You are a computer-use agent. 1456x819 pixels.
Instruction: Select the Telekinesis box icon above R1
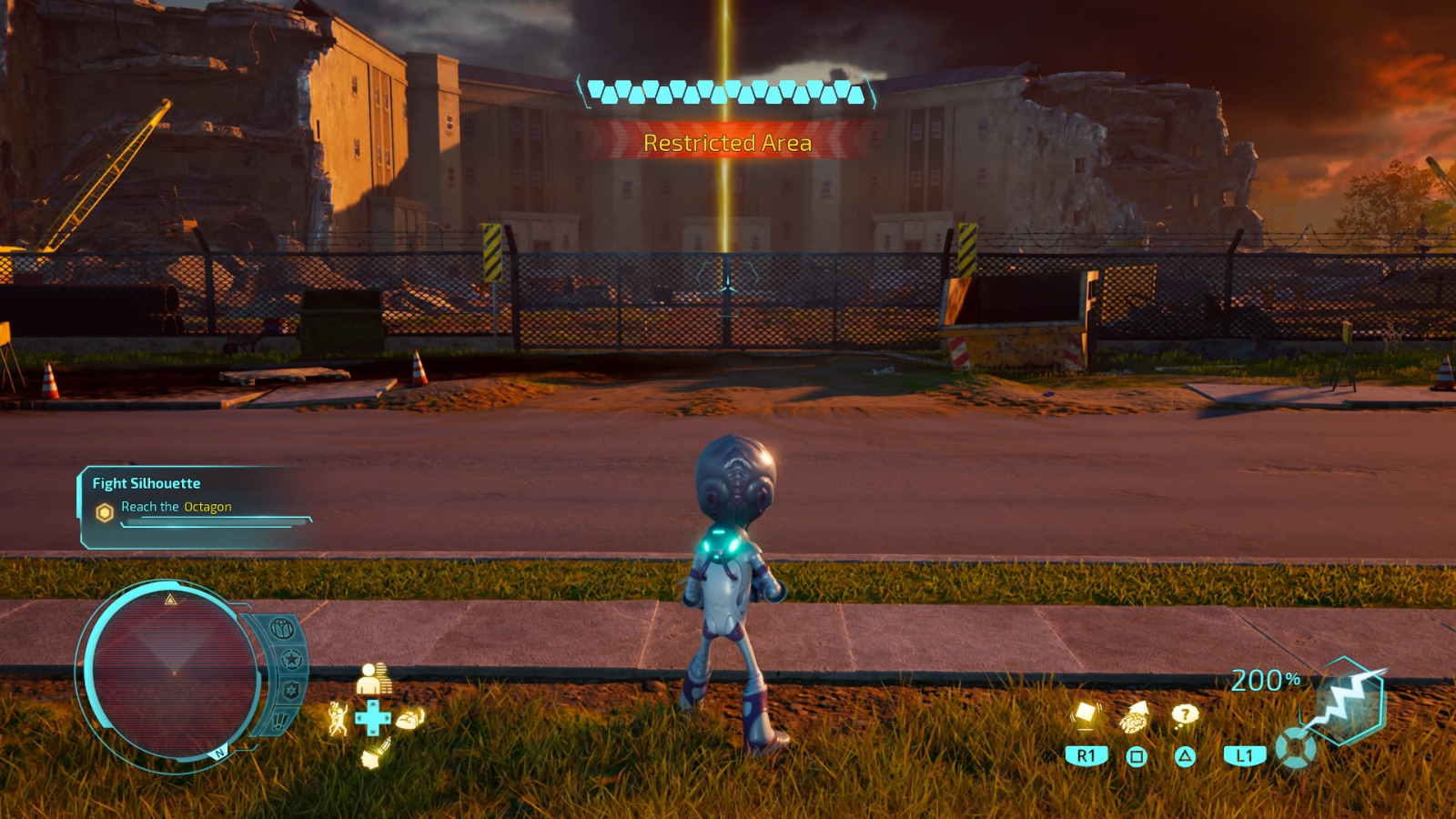coord(1085,714)
